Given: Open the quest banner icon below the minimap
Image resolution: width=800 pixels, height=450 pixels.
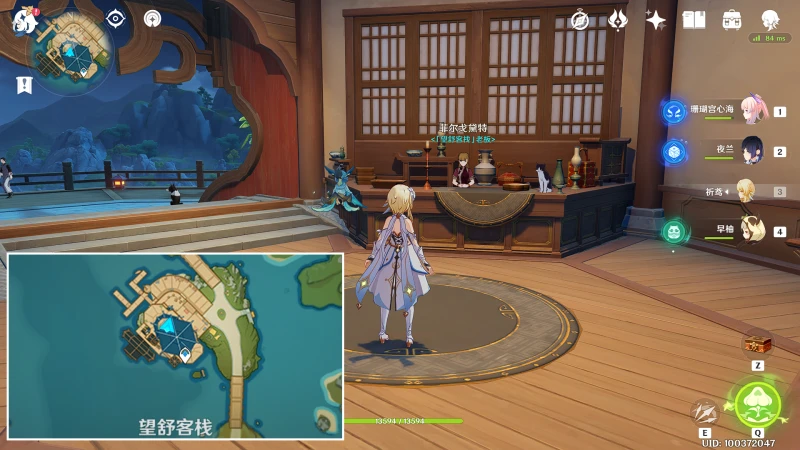Looking at the screenshot, I should 24,85.
